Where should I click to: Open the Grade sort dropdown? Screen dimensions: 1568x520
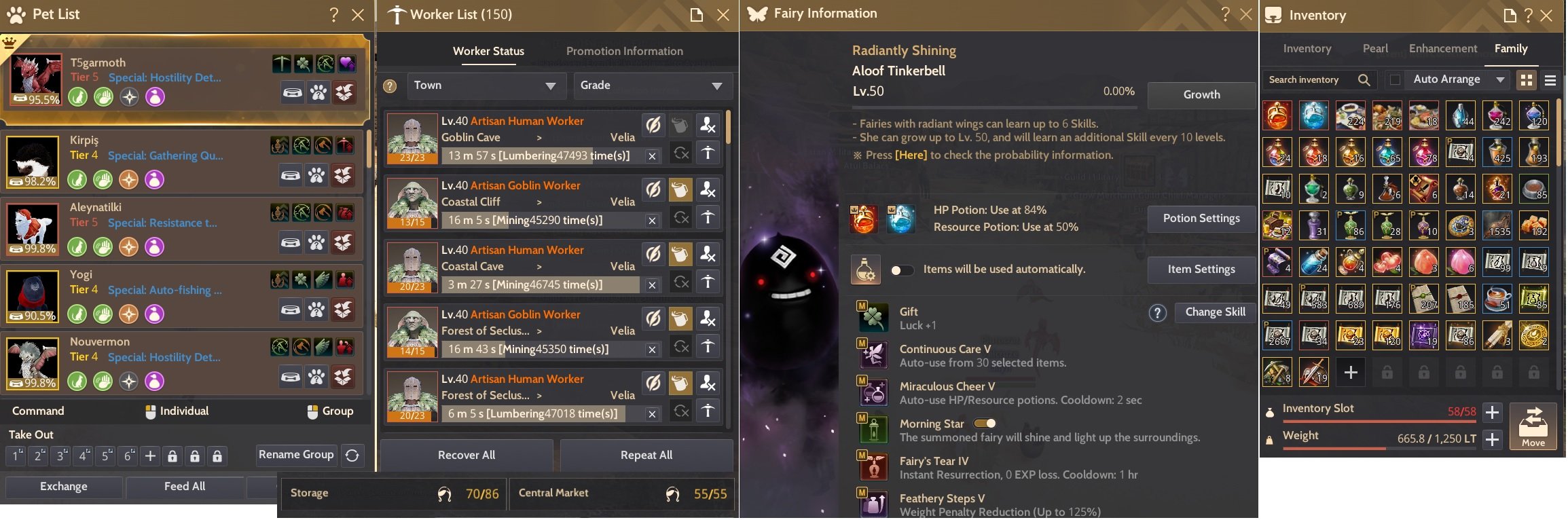(652, 86)
